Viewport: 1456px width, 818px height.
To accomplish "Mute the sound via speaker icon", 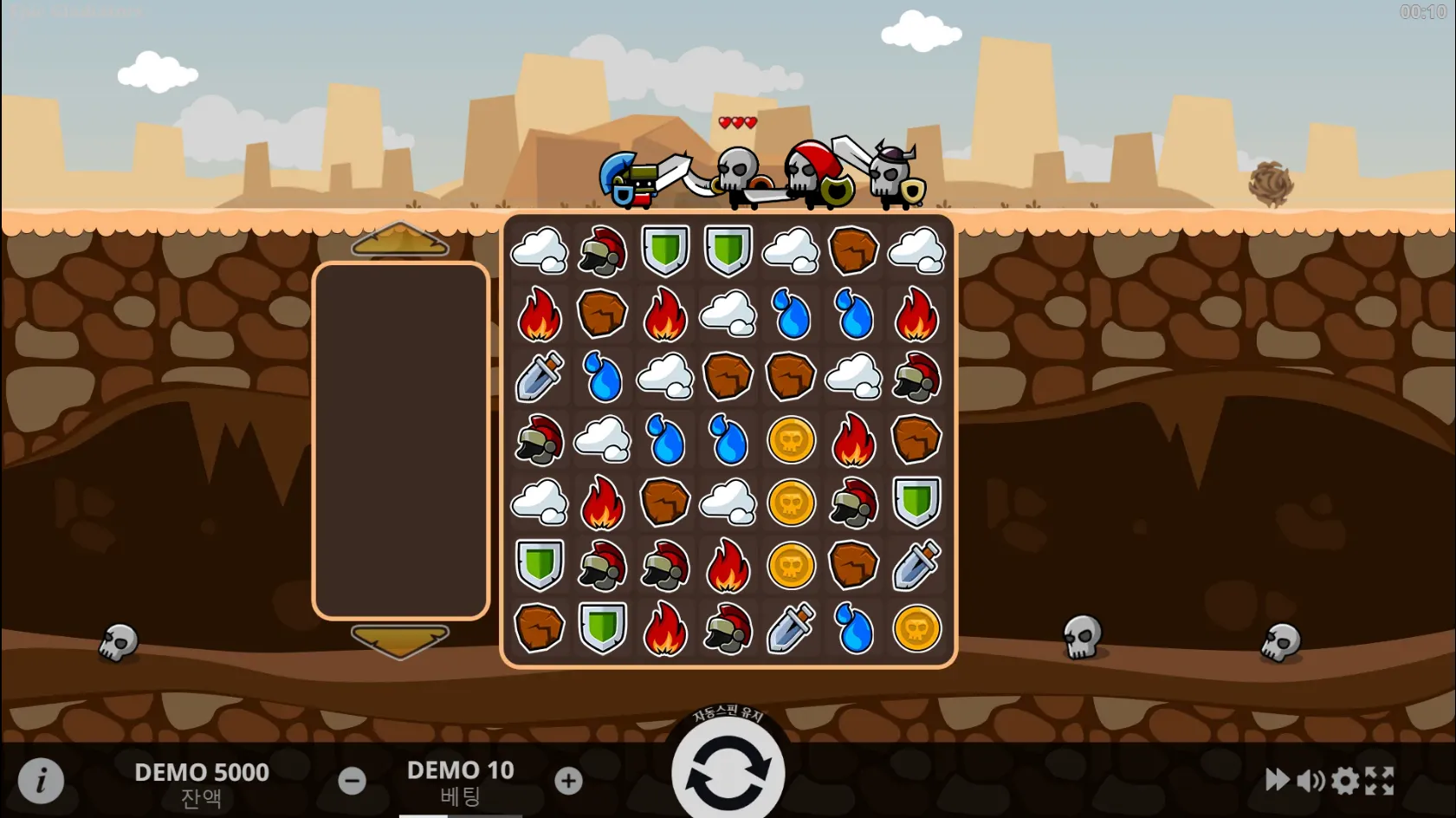I will click(x=1310, y=781).
